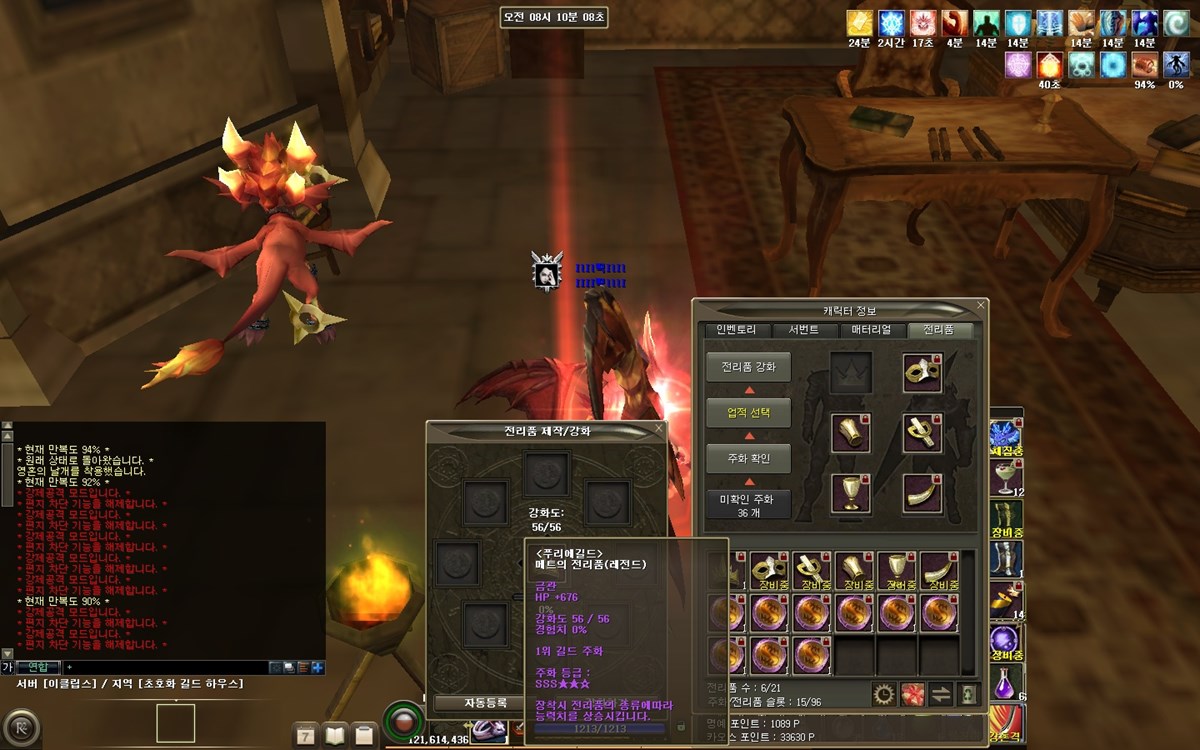Show the 전리품 (Trophy) tab
This screenshot has width=1200, height=750.
click(938, 330)
